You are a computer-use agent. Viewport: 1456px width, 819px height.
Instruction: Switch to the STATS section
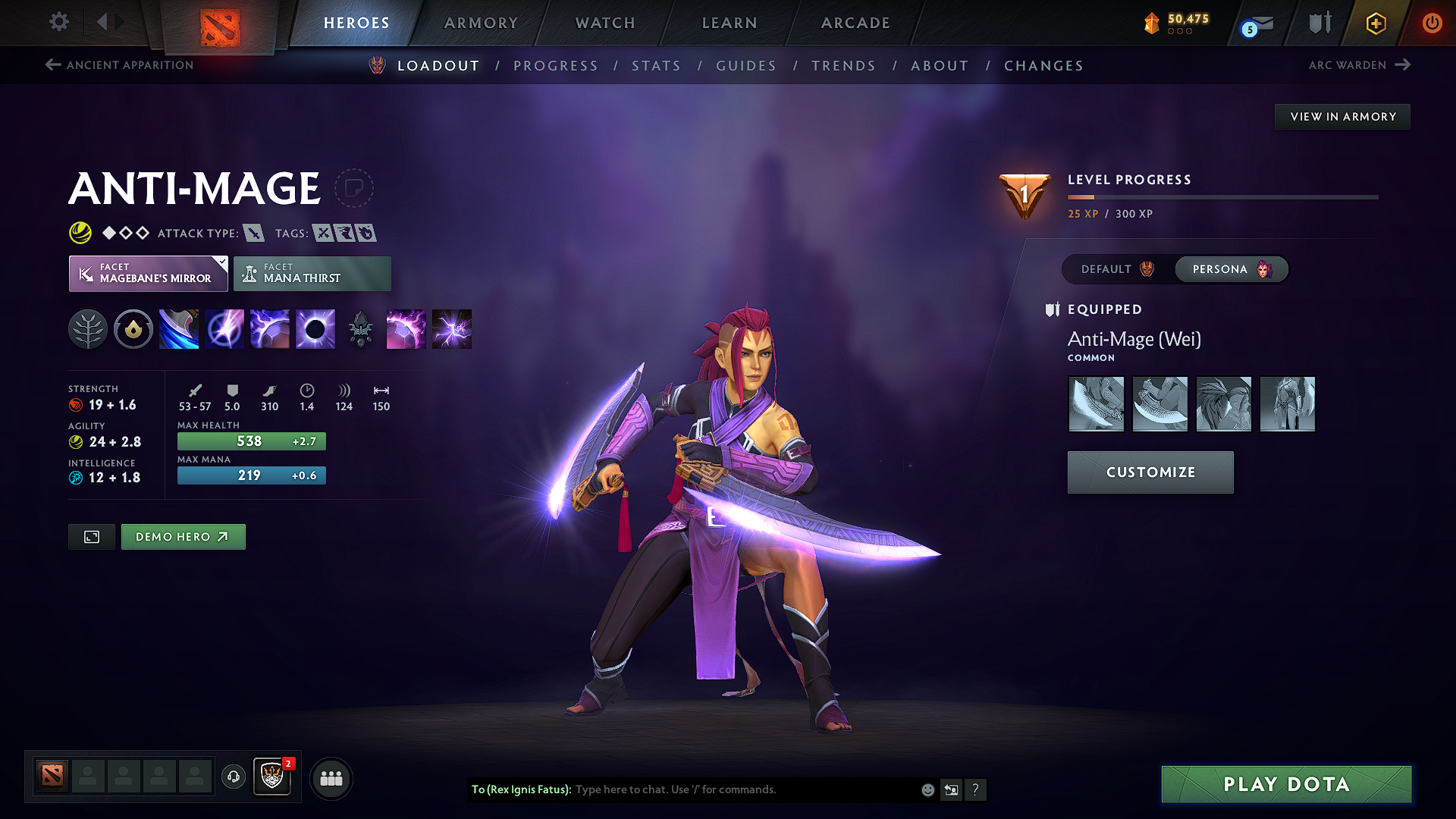pyautogui.click(x=656, y=66)
